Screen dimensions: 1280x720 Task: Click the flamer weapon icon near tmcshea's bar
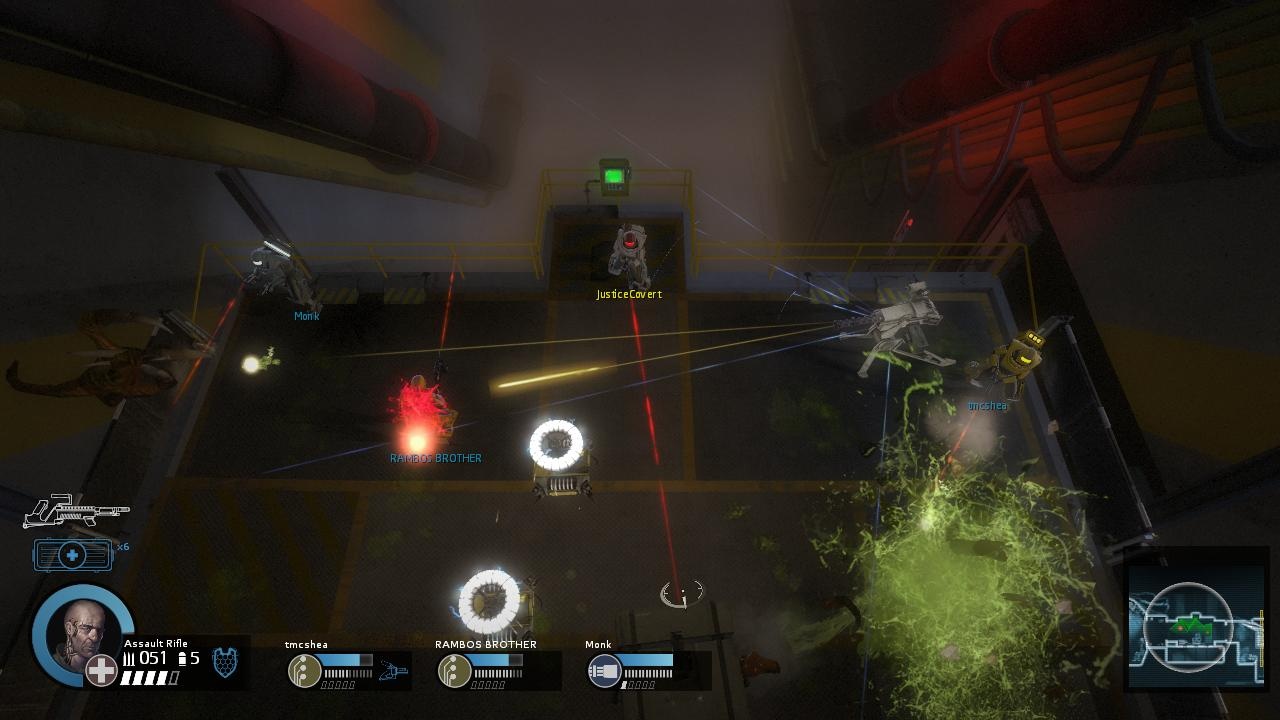click(x=393, y=669)
